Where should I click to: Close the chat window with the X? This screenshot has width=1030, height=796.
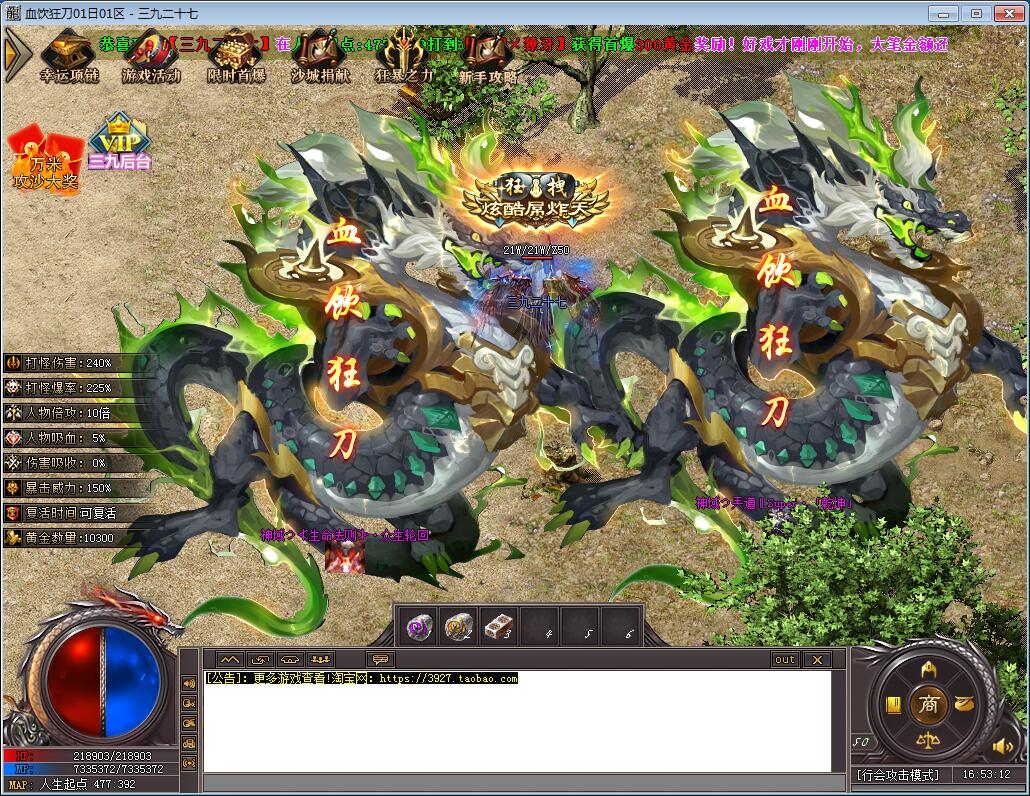click(x=817, y=660)
